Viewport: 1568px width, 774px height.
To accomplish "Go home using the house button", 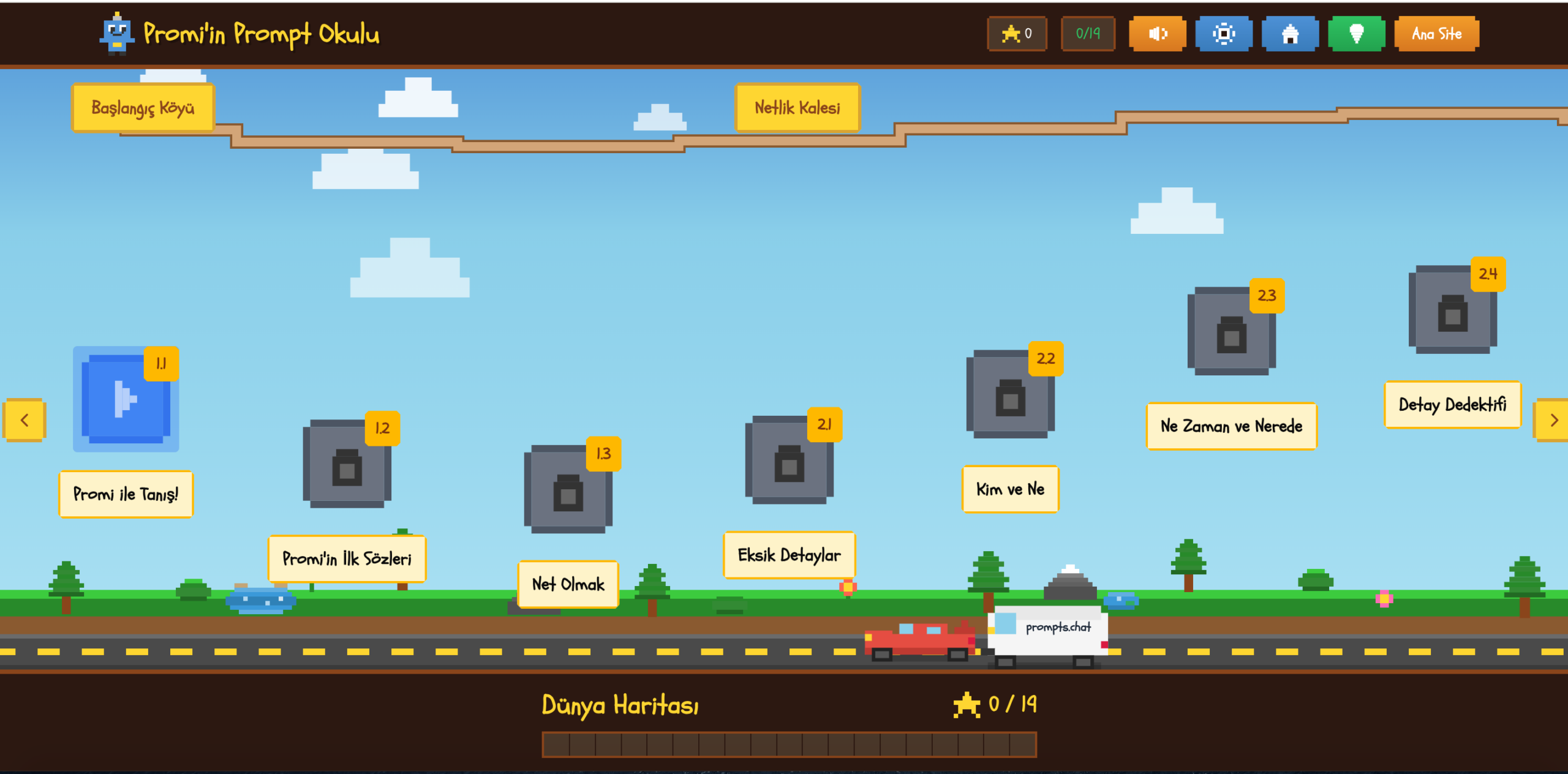I will coord(1290,34).
